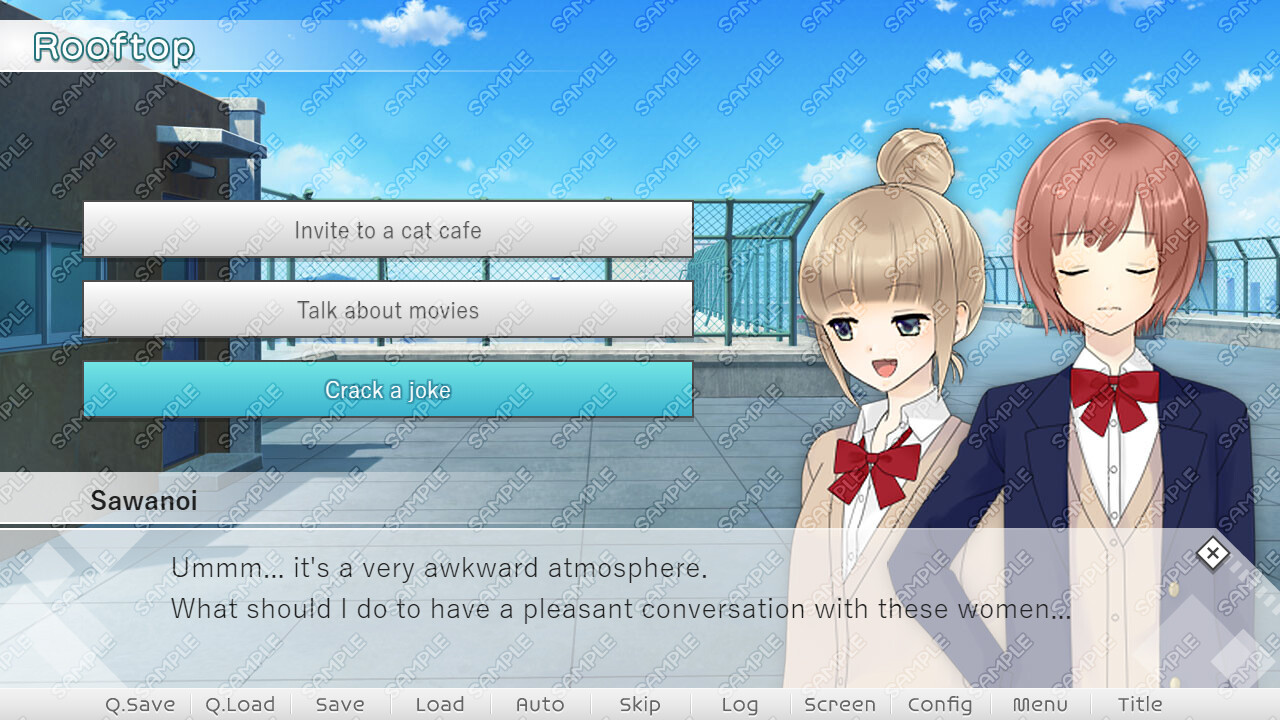Enable Auto mode for dialogue playback
This screenshot has height=720, width=1280.
coord(540,704)
